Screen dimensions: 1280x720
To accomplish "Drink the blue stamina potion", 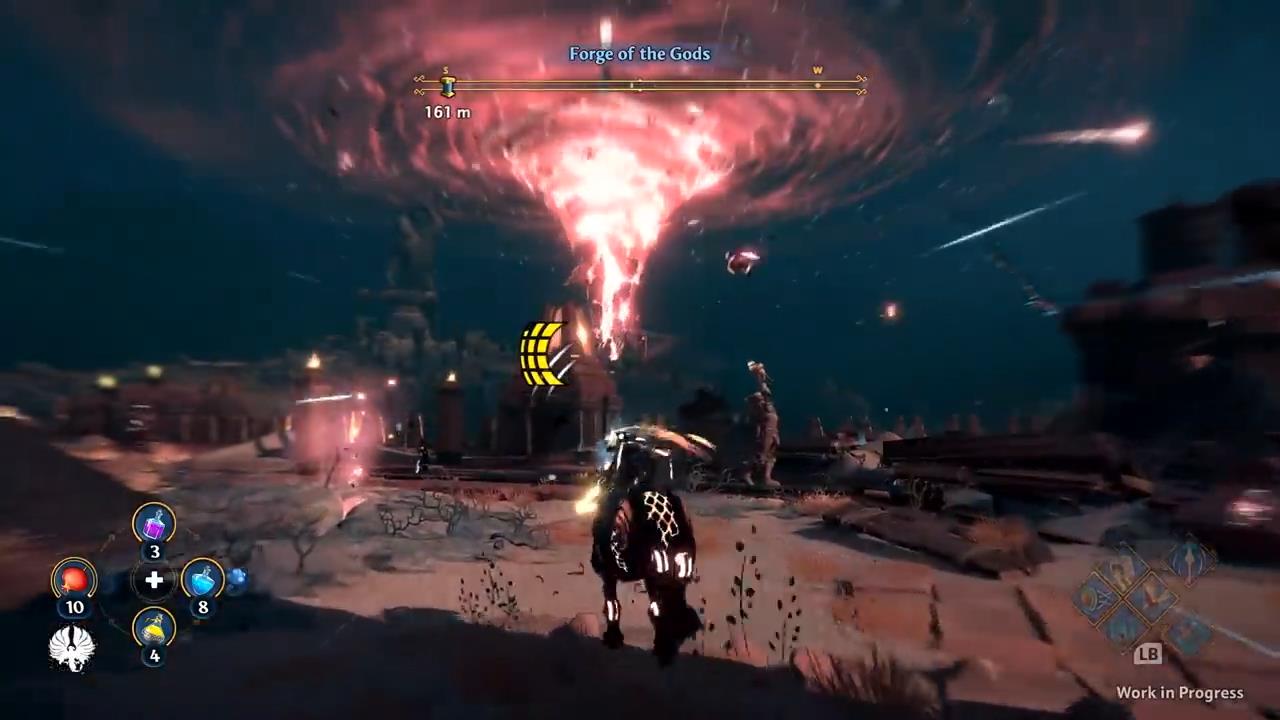I will coord(203,579).
